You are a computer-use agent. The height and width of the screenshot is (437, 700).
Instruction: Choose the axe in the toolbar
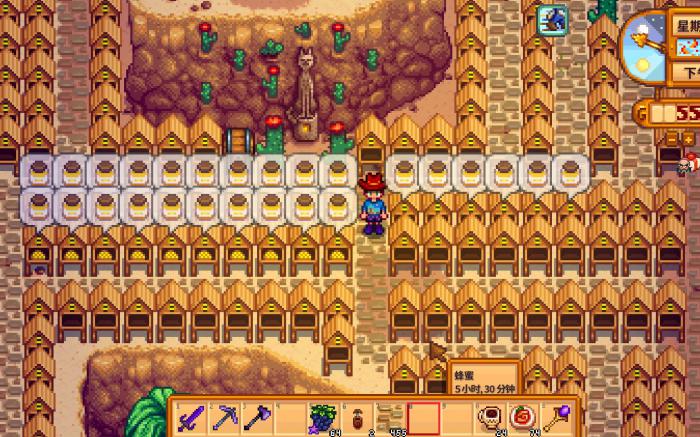[257, 415]
